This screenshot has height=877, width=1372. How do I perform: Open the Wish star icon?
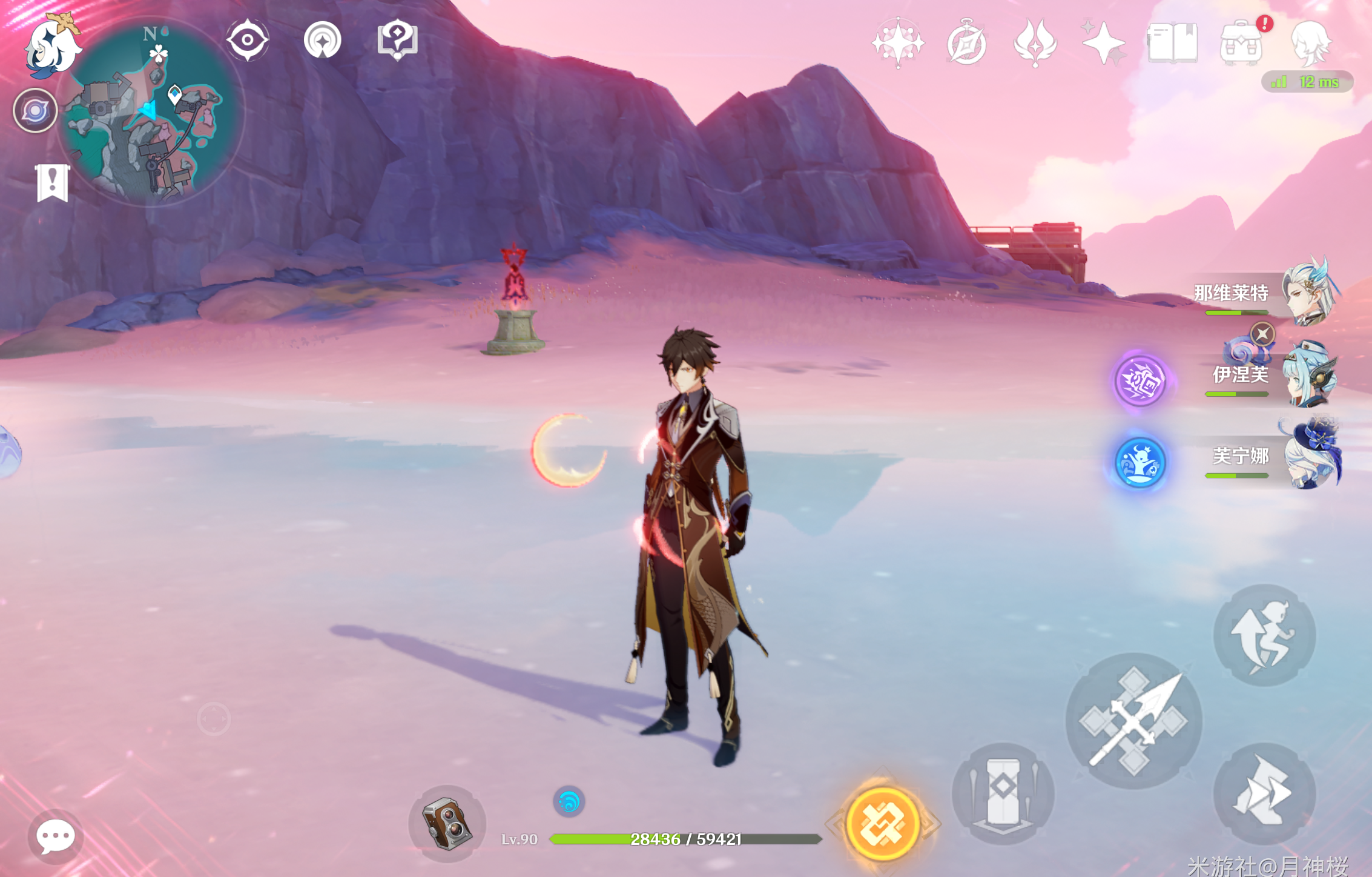(1103, 42)
